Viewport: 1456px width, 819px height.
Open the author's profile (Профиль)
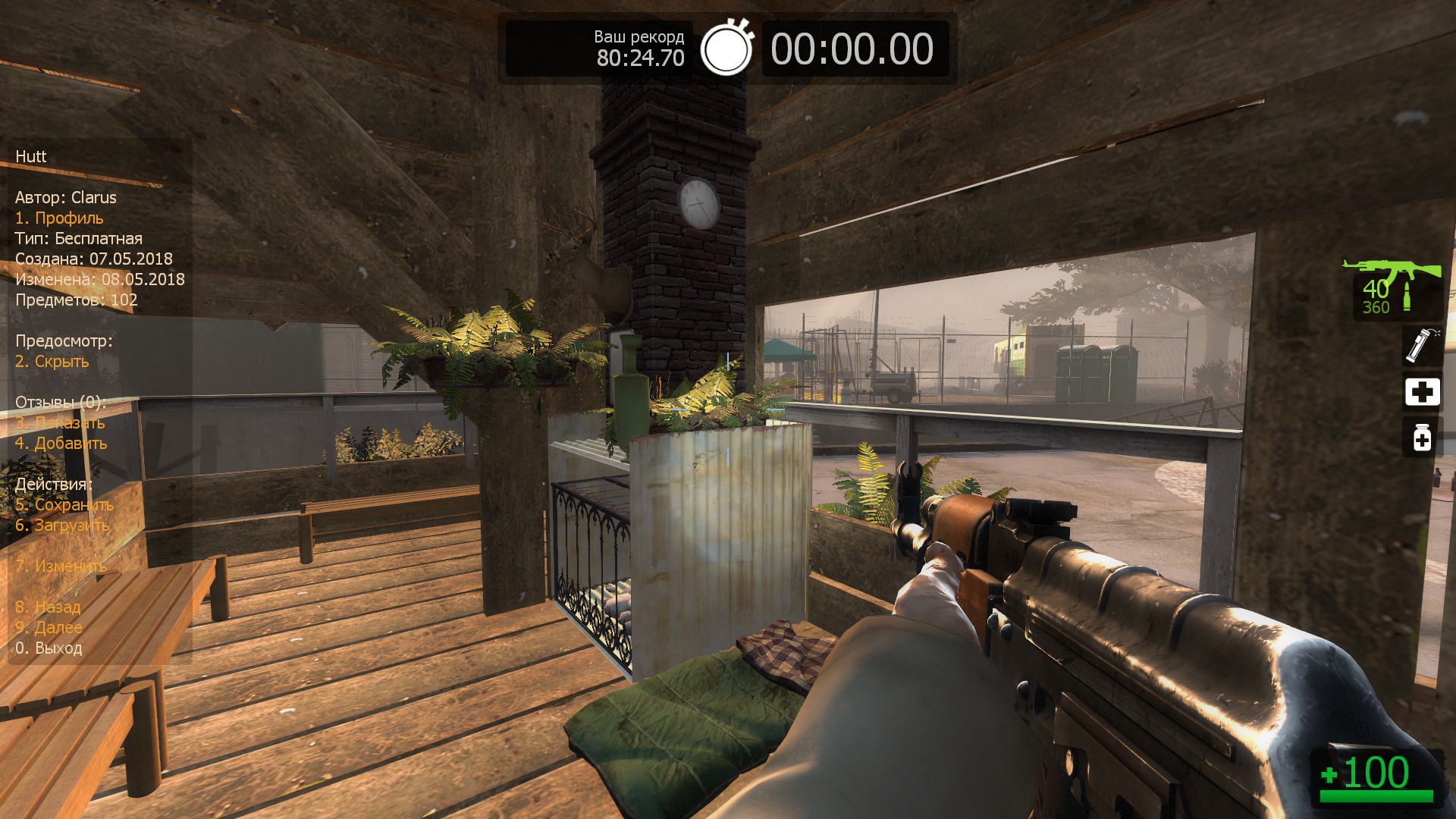[59, 218]
